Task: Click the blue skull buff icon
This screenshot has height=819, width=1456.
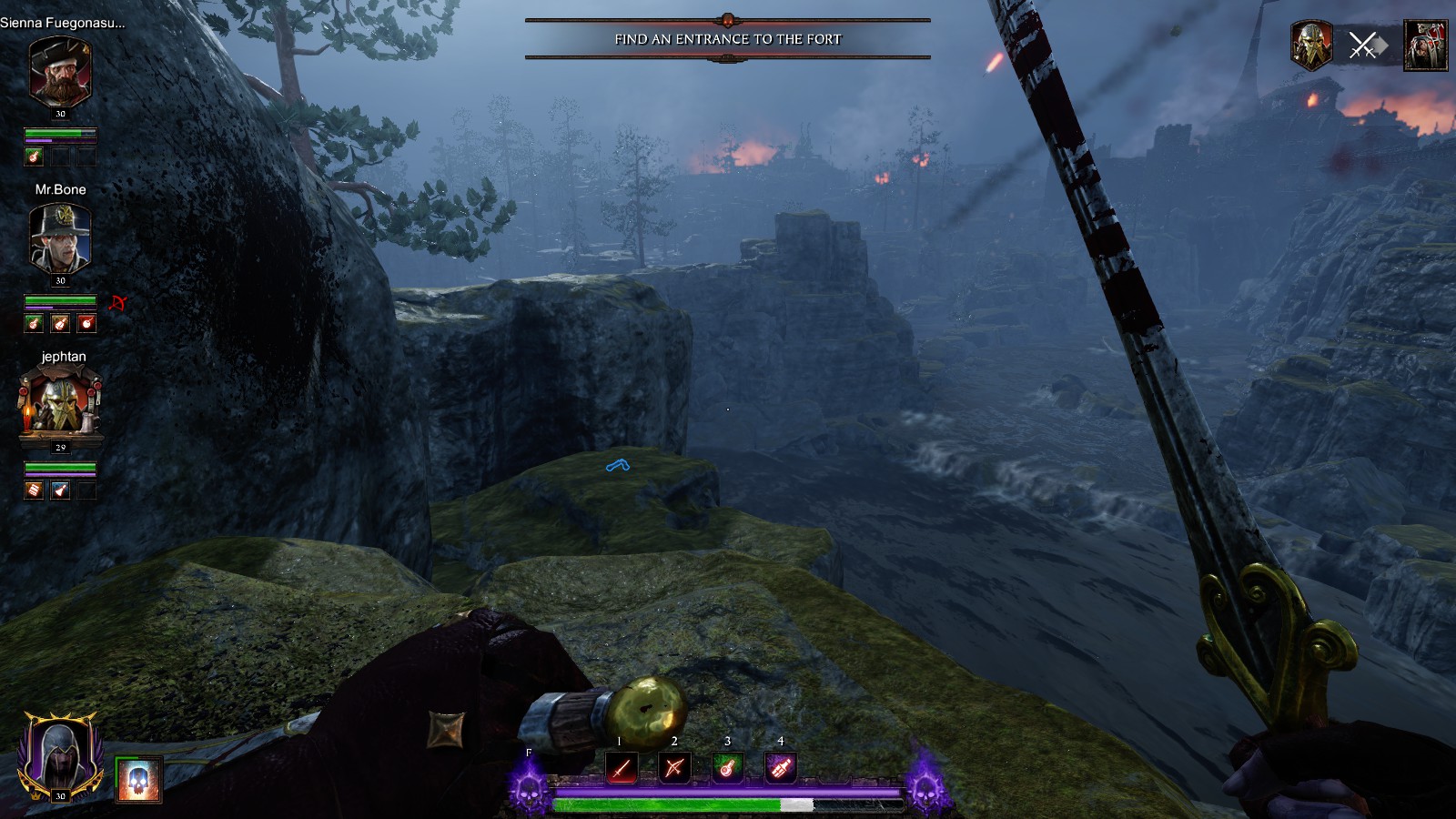Action: tap(139, 781)
